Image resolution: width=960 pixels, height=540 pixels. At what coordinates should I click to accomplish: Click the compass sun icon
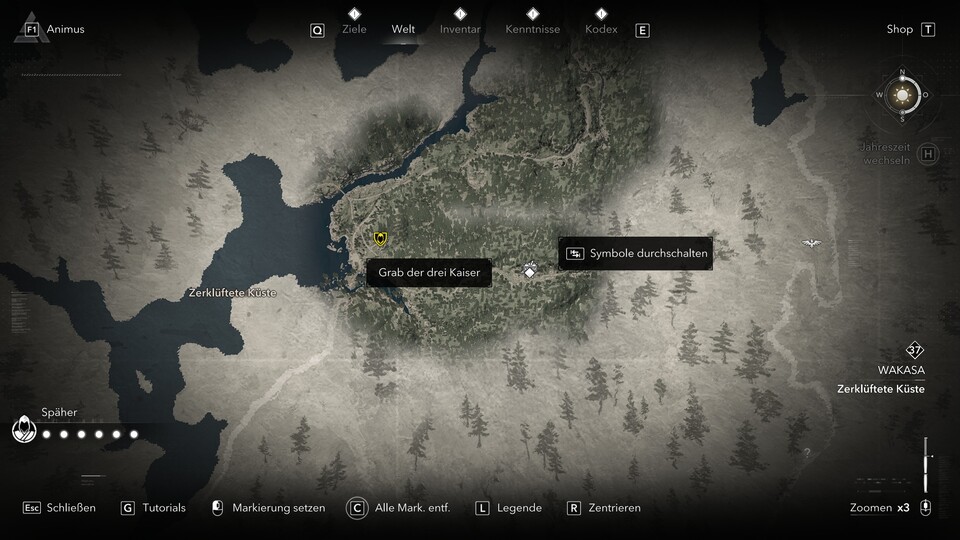coord(902,96)
